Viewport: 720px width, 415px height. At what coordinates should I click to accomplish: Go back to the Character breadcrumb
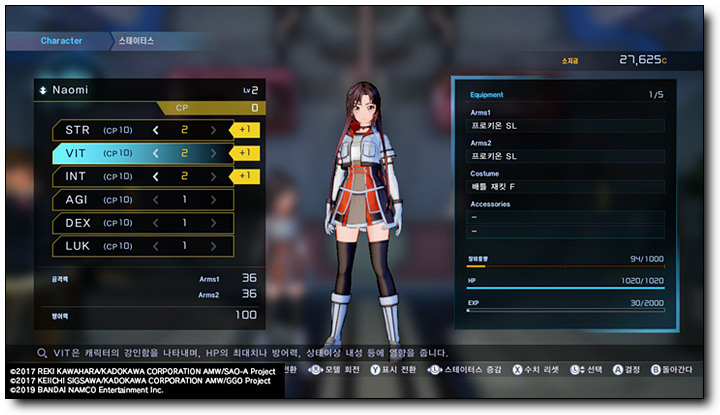(x=61, y=41)
